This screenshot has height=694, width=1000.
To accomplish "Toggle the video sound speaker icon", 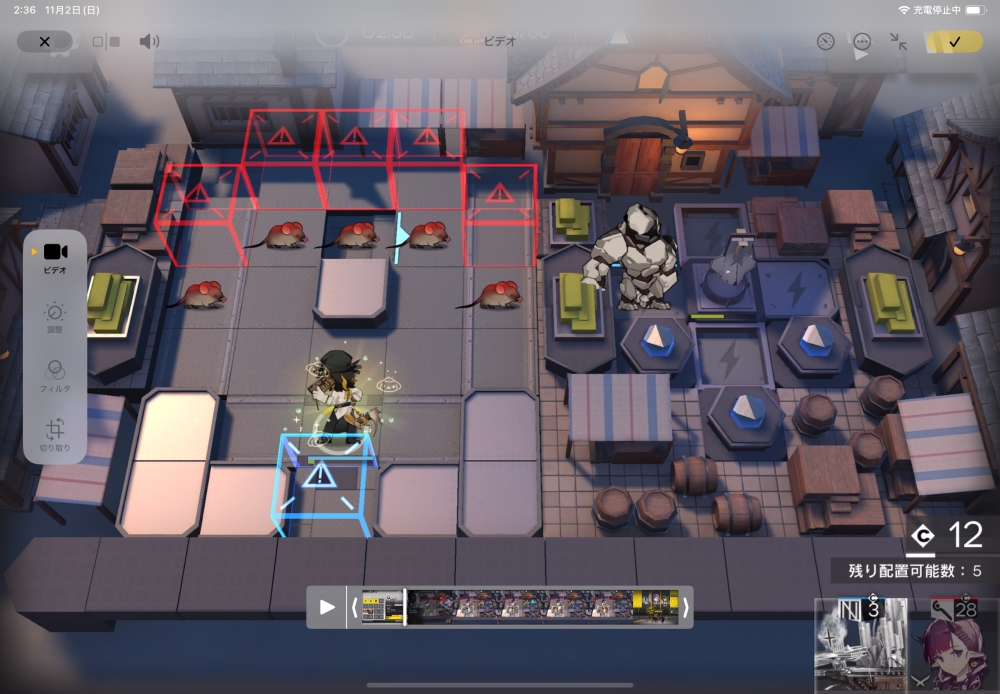I will click(x=149, y=42).
